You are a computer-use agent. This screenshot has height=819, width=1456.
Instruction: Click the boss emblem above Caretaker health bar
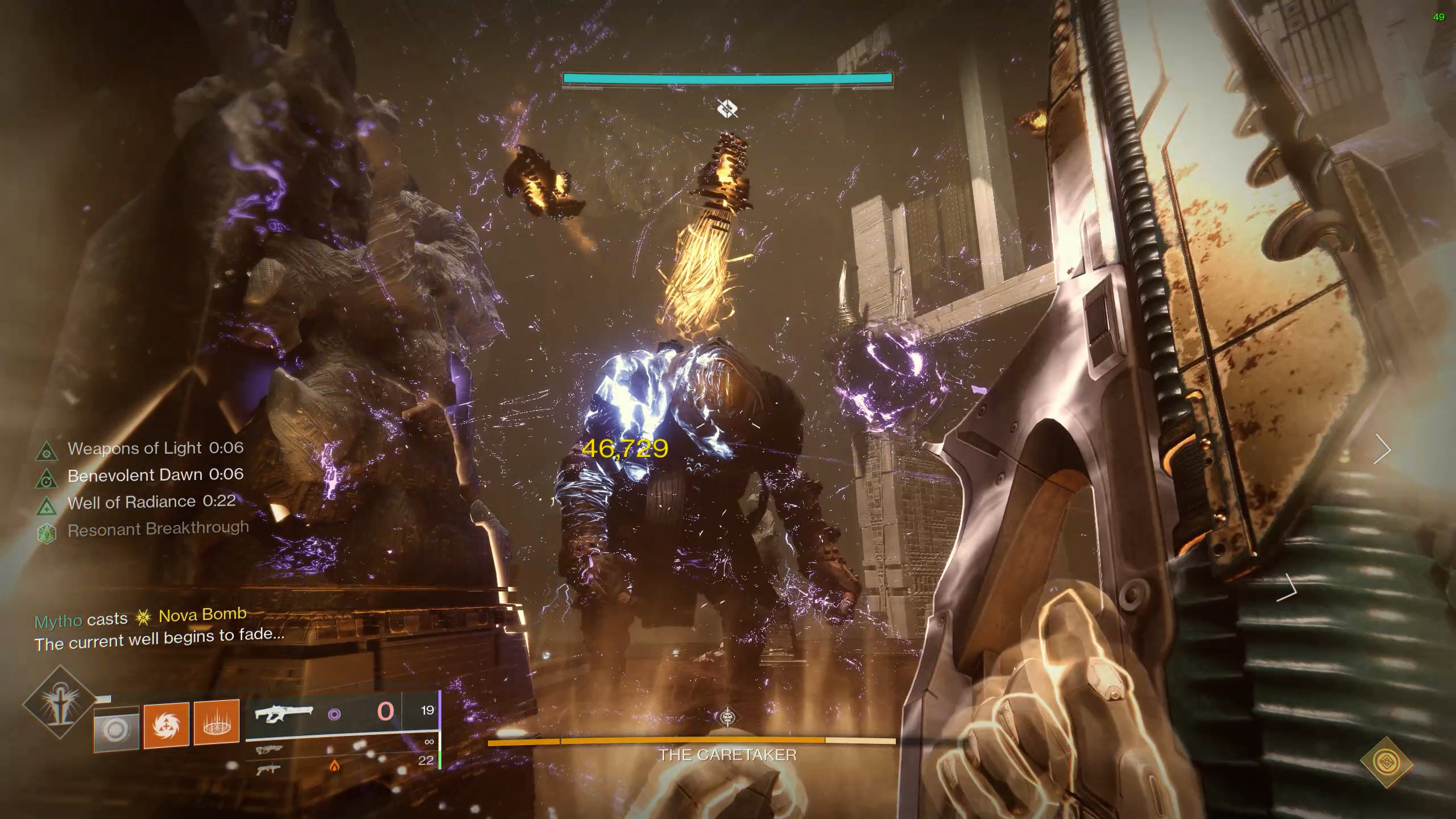click(727, 718)
